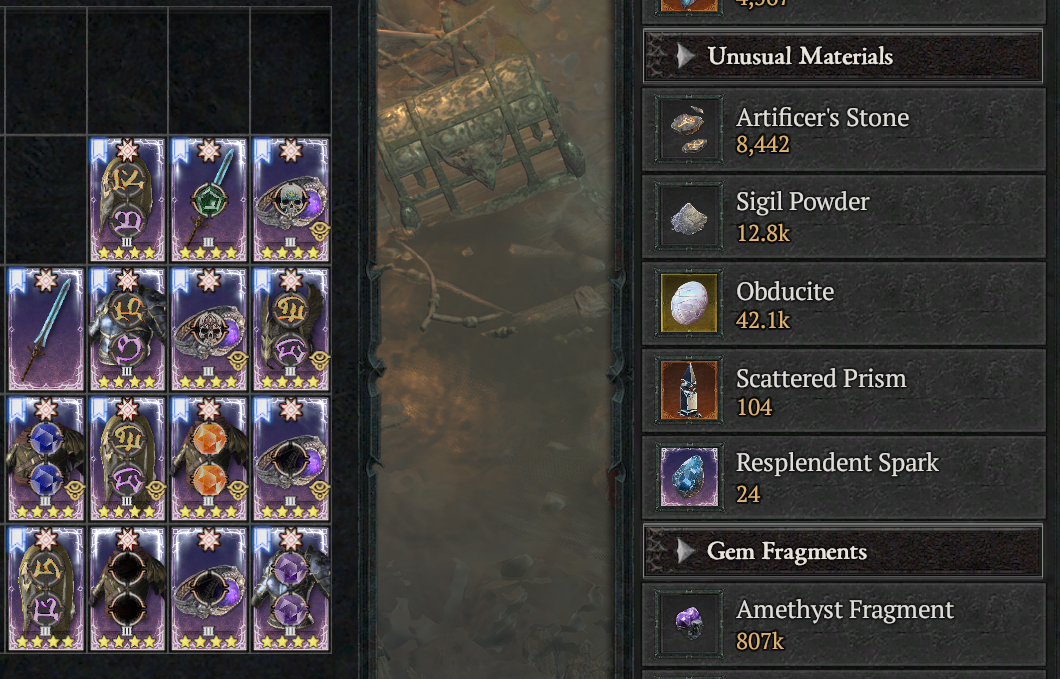Viewport: 1060px width, 679px height.
Task: Select the Artificer's Stone material row
Action: pyautogui.click(x=843, y=130)
